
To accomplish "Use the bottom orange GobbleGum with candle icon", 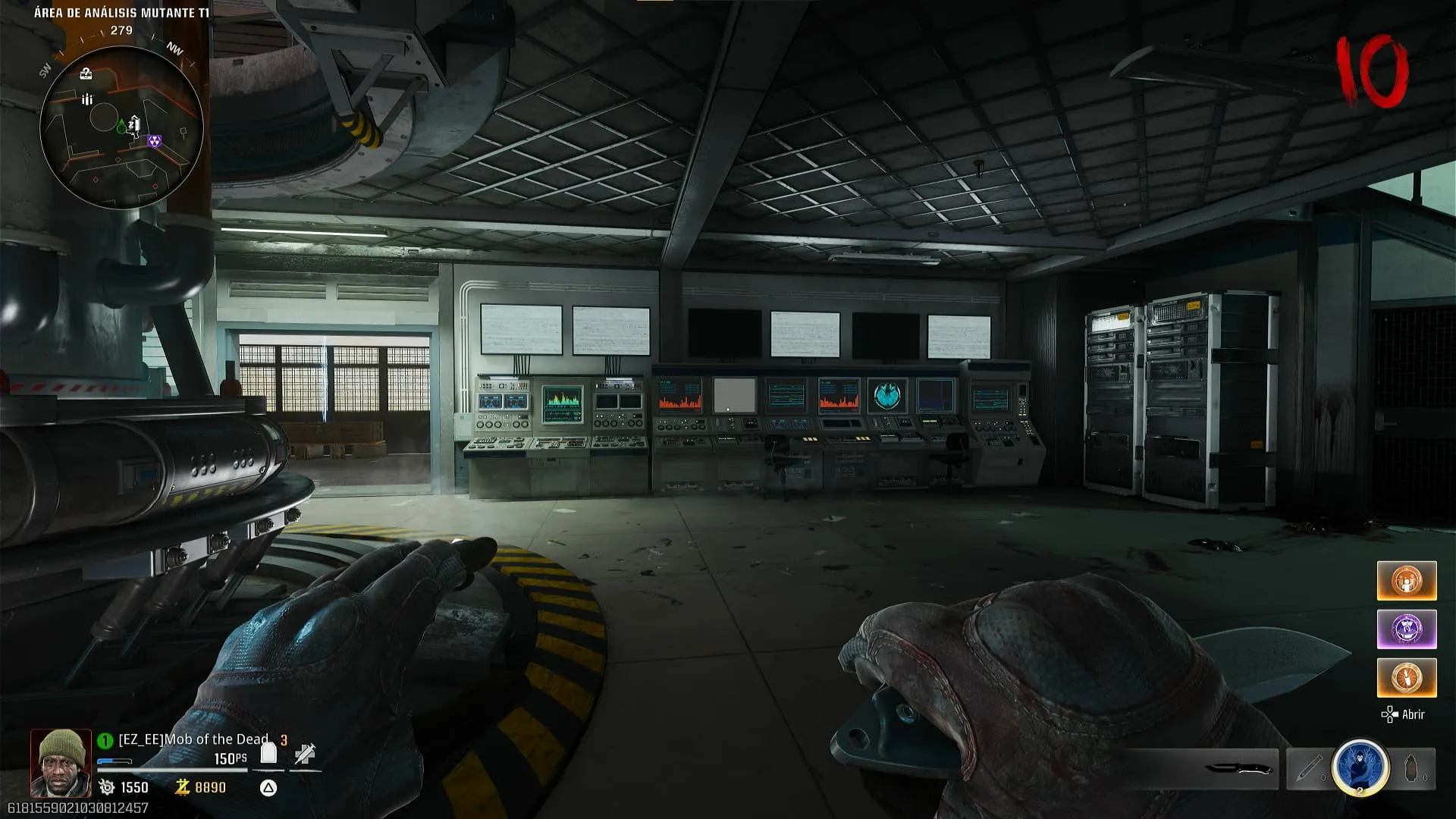I will coord(1406,677).
